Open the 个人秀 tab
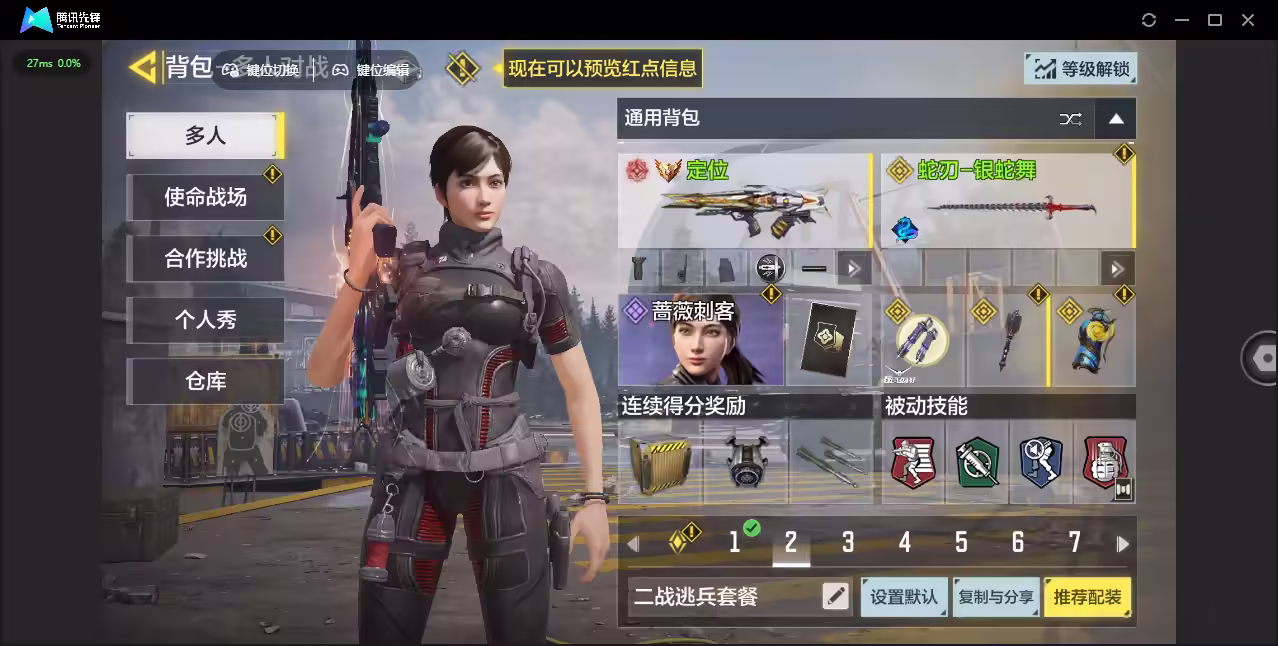 [205, 320]
